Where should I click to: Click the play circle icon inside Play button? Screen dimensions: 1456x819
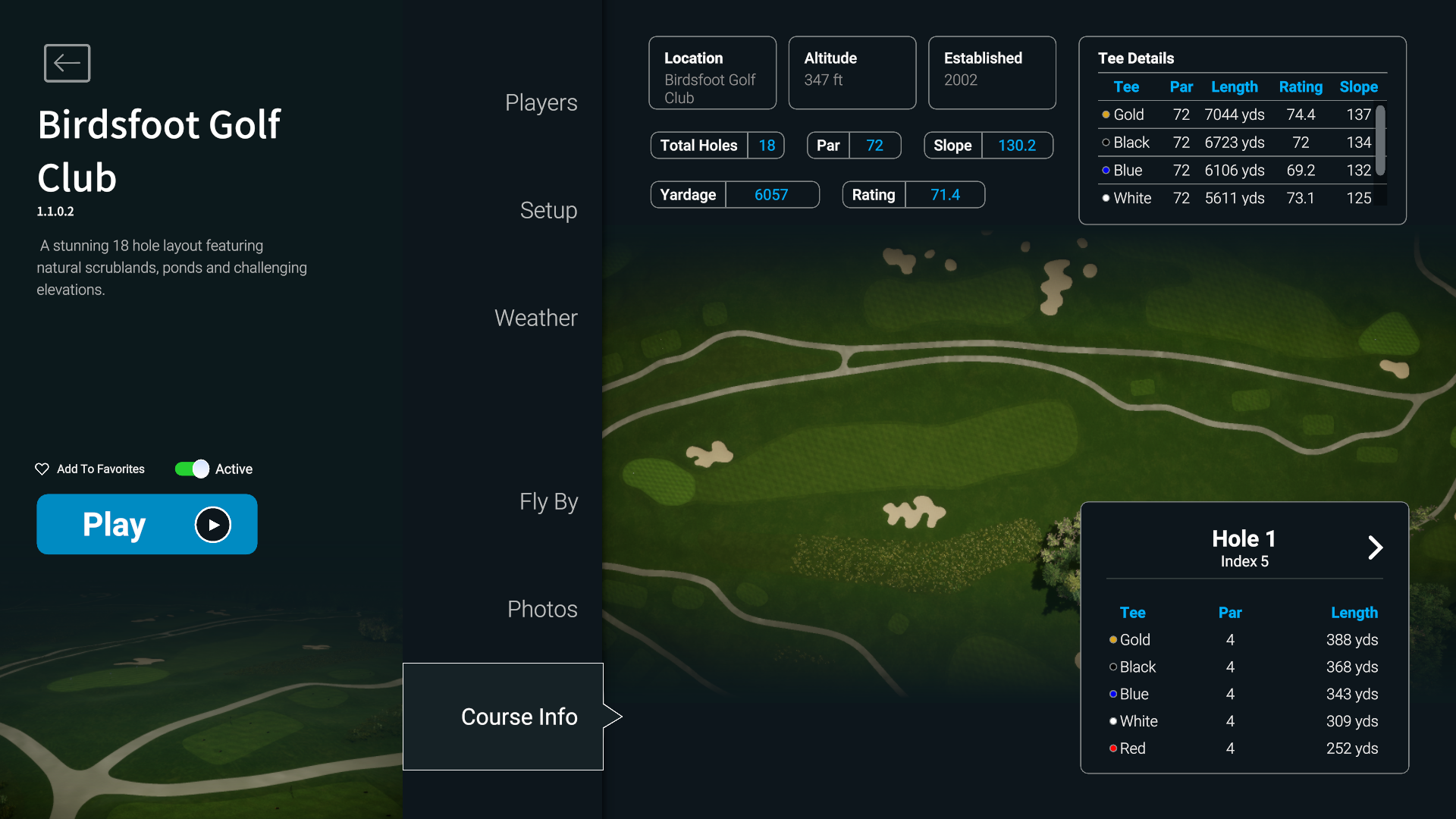coord(212,524)
